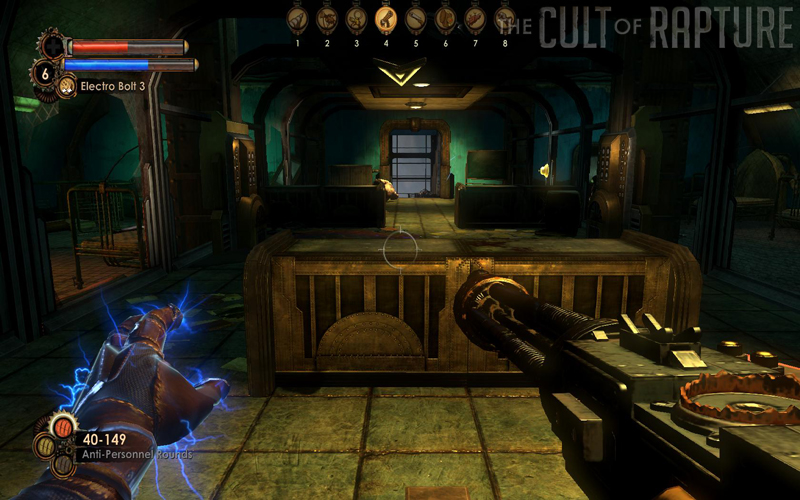This screenshot has width=800, height=500.
Task: Select the highlighted machine gun slot 4
Action: (385, 18)
